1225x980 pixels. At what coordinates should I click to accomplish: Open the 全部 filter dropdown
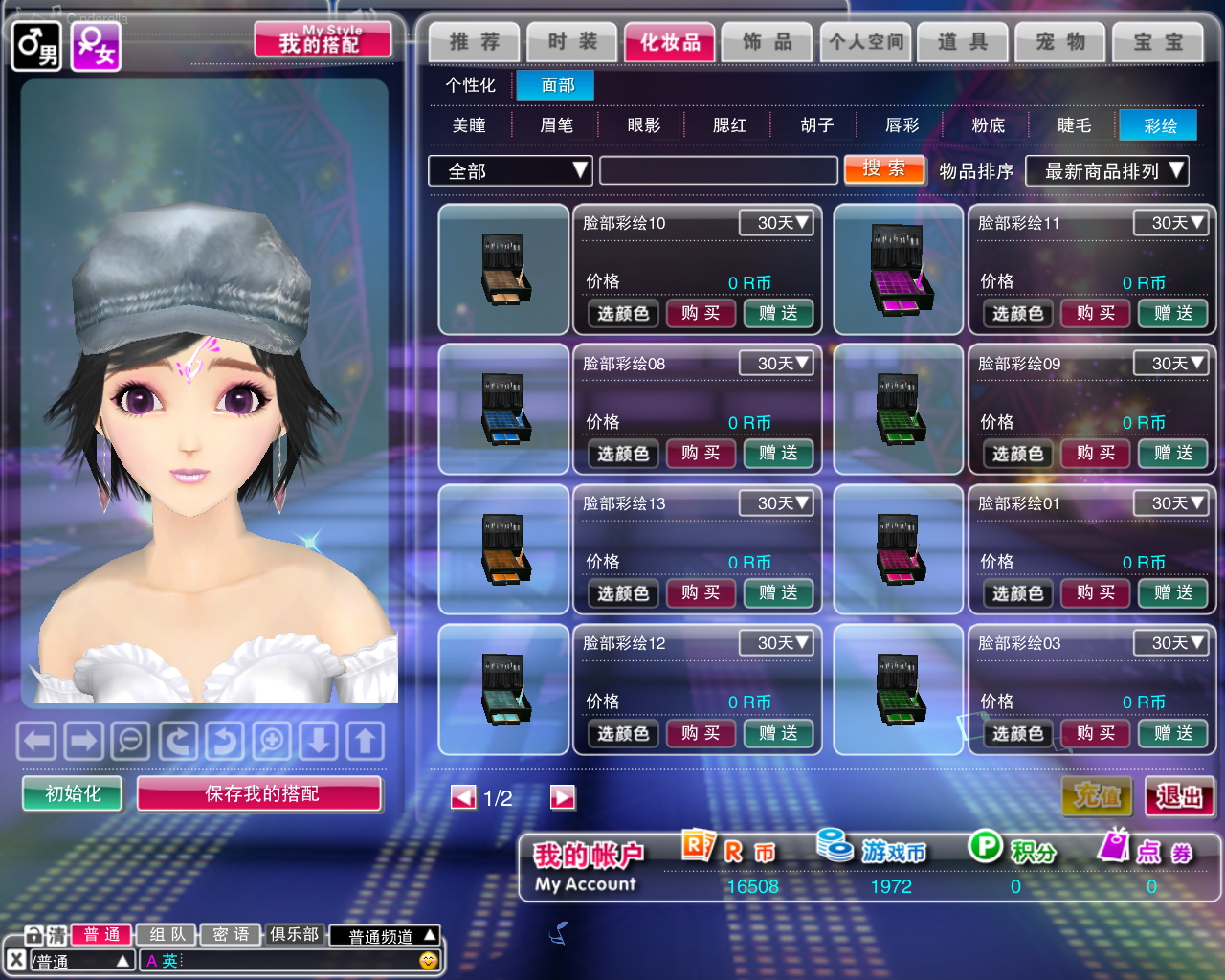(x=510, y=171)
